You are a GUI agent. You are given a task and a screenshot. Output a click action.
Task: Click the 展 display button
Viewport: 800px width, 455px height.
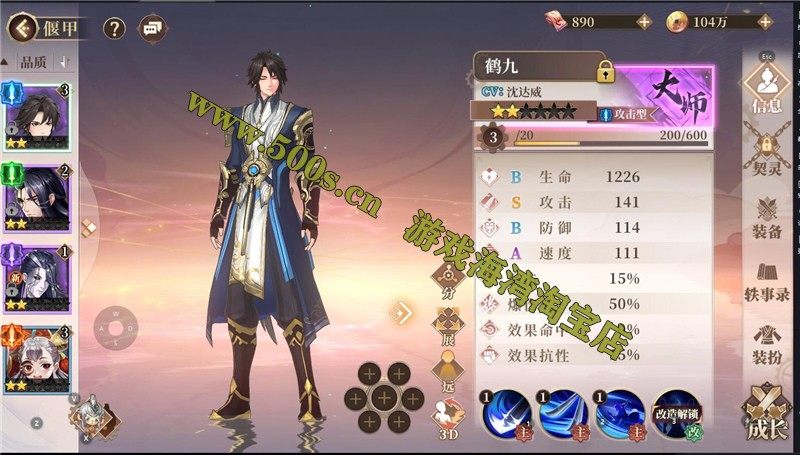(x=447, y=325)
